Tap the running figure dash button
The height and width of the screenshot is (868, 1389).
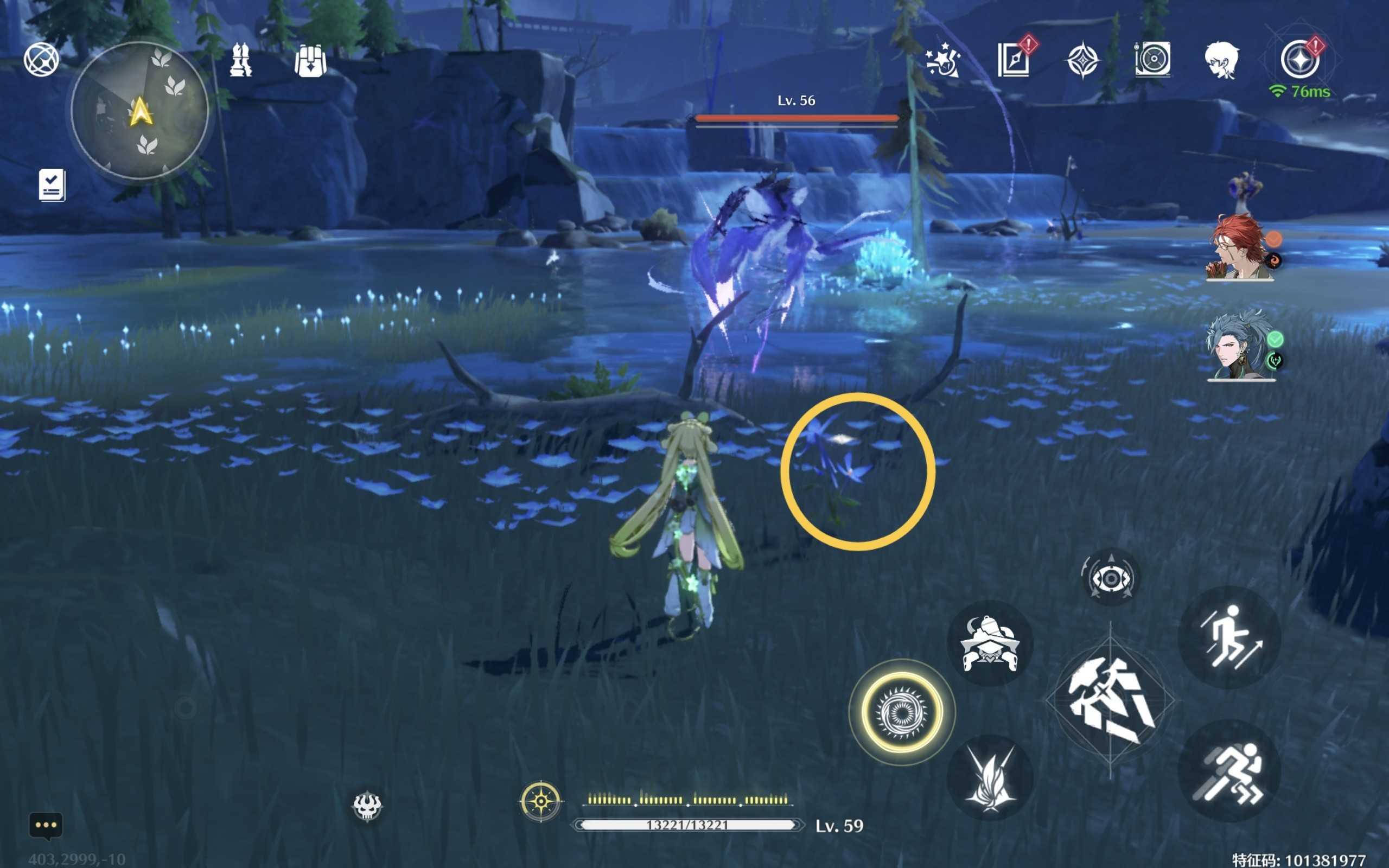(1229, 771)
